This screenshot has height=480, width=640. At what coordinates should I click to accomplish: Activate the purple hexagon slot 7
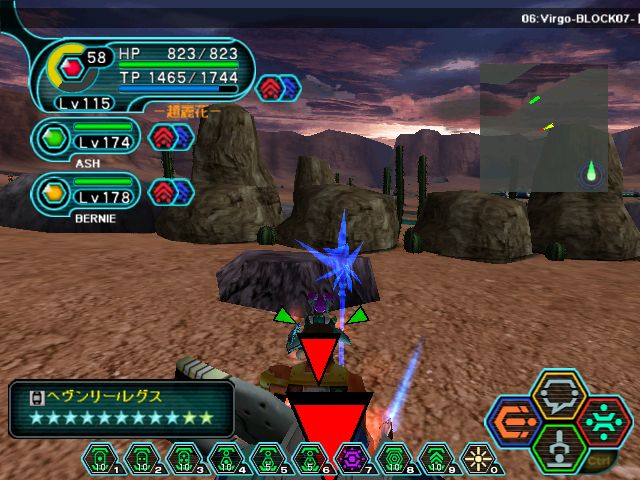pos(352,458)
